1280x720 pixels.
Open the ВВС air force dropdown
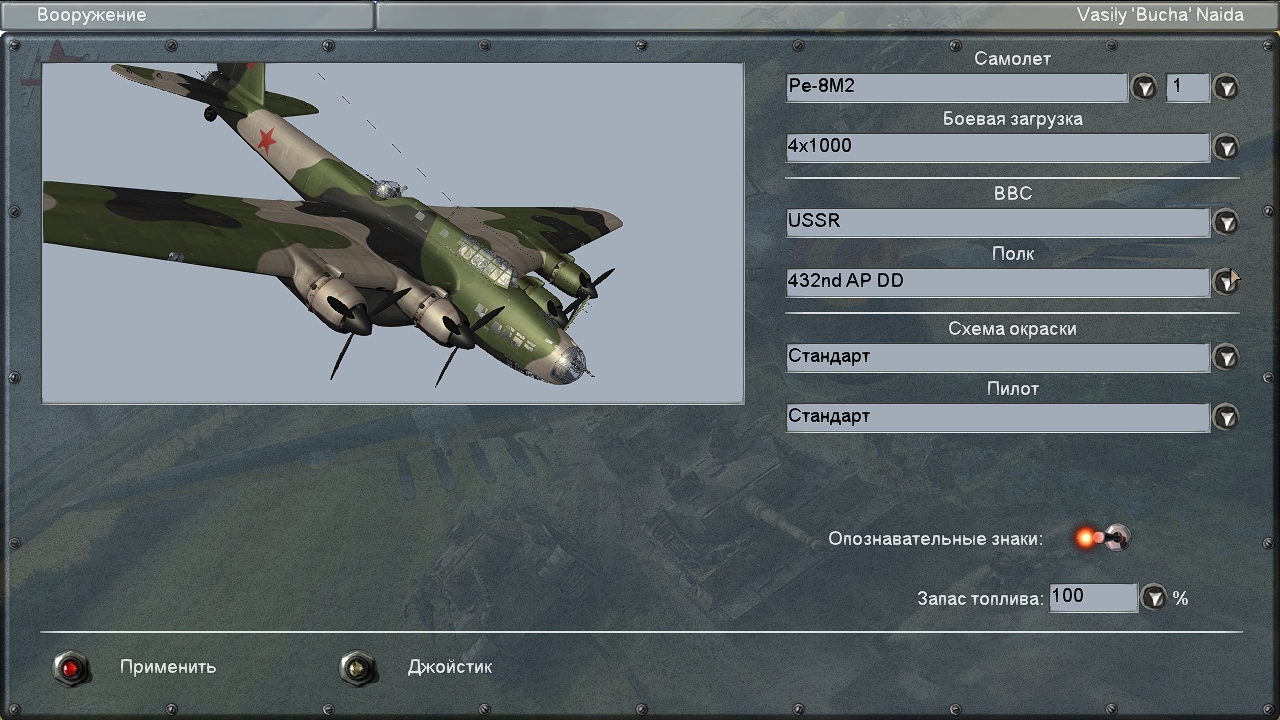tap(1226, 222)
